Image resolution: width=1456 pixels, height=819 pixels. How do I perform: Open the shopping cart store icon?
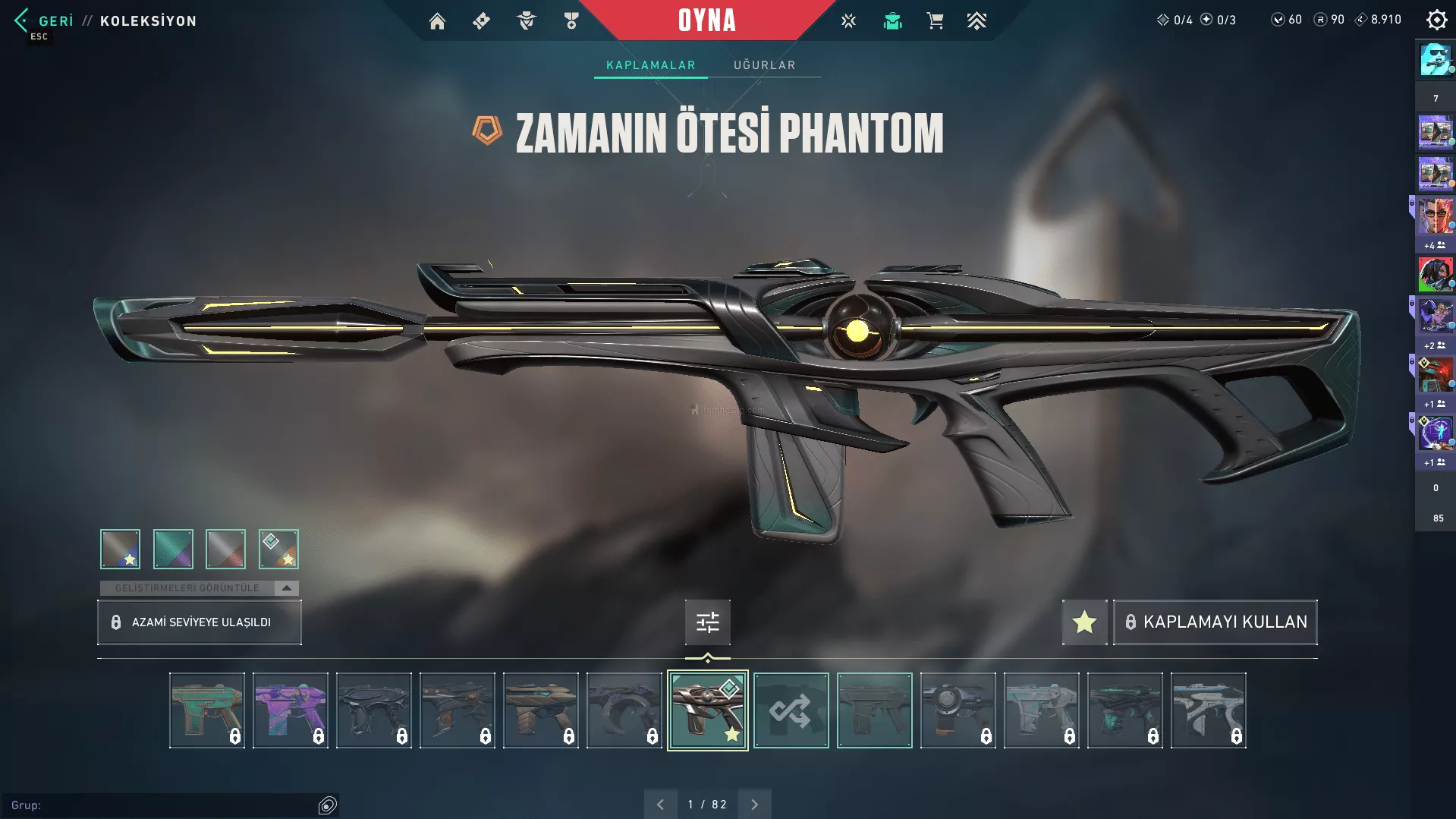click(935, 21)
